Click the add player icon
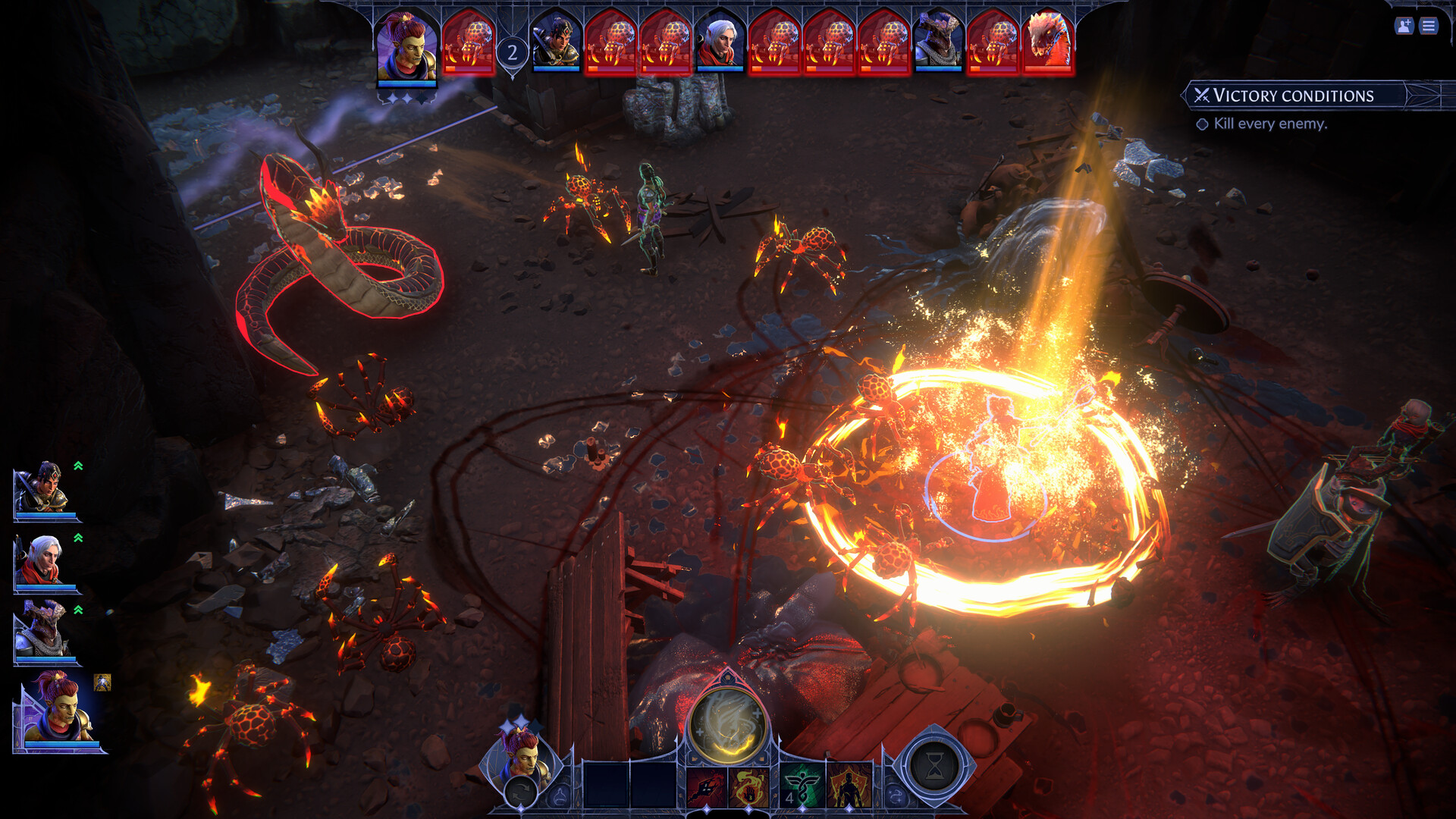Image resolution: width=1456 pixels, height=819 pixels. [x=1404, y=27]
